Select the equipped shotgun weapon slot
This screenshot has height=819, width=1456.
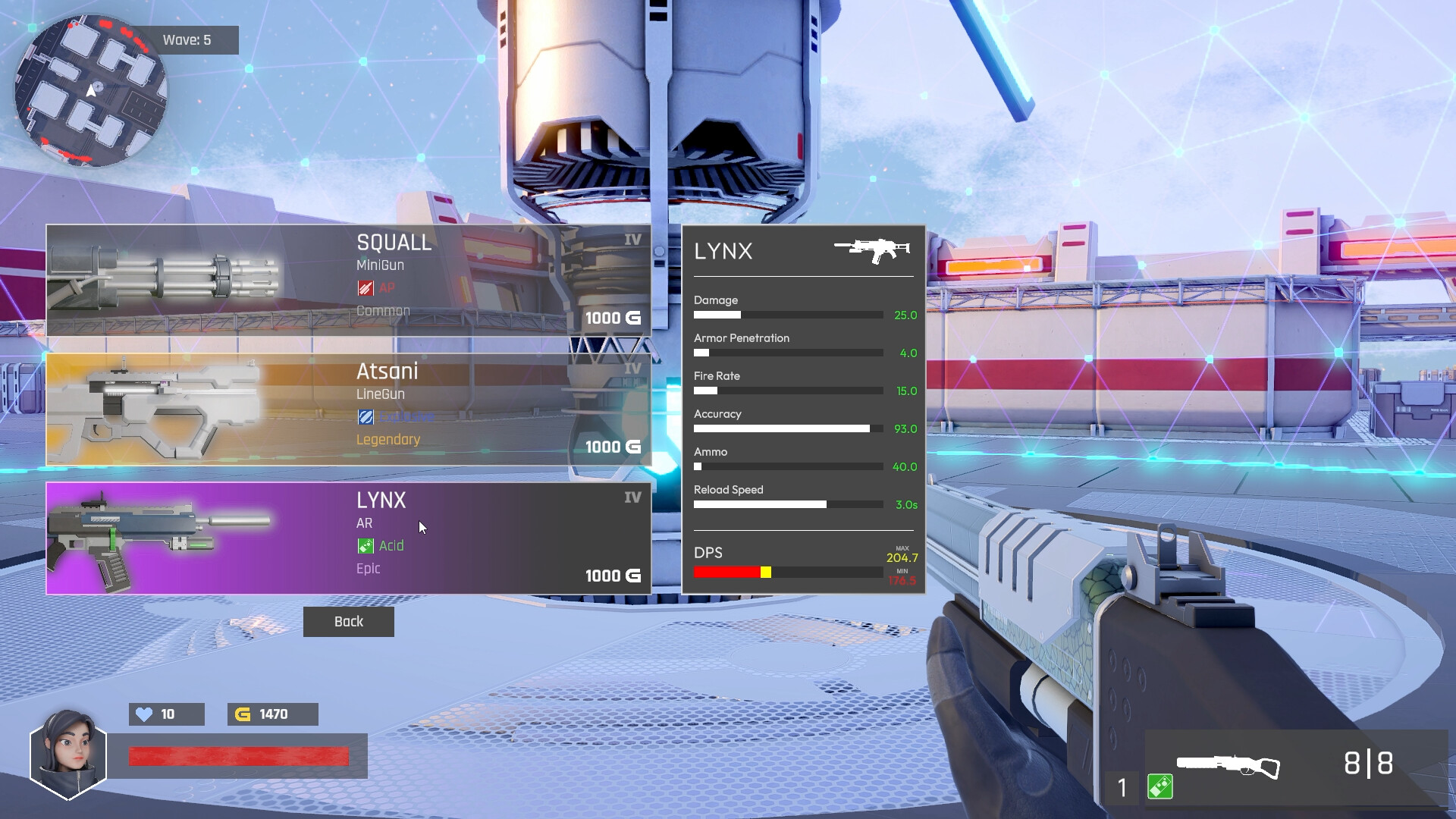[1228, 766]
